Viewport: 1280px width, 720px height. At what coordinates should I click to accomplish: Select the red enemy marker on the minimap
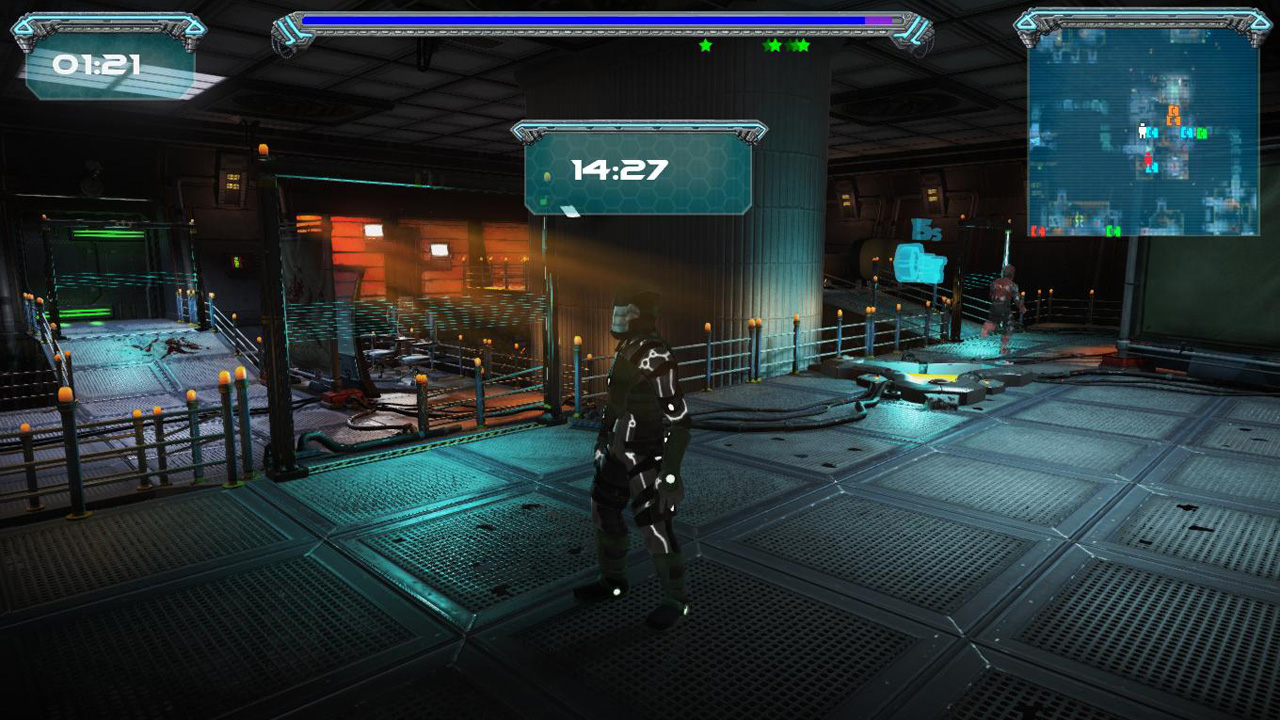click(x=1148, y=158)
